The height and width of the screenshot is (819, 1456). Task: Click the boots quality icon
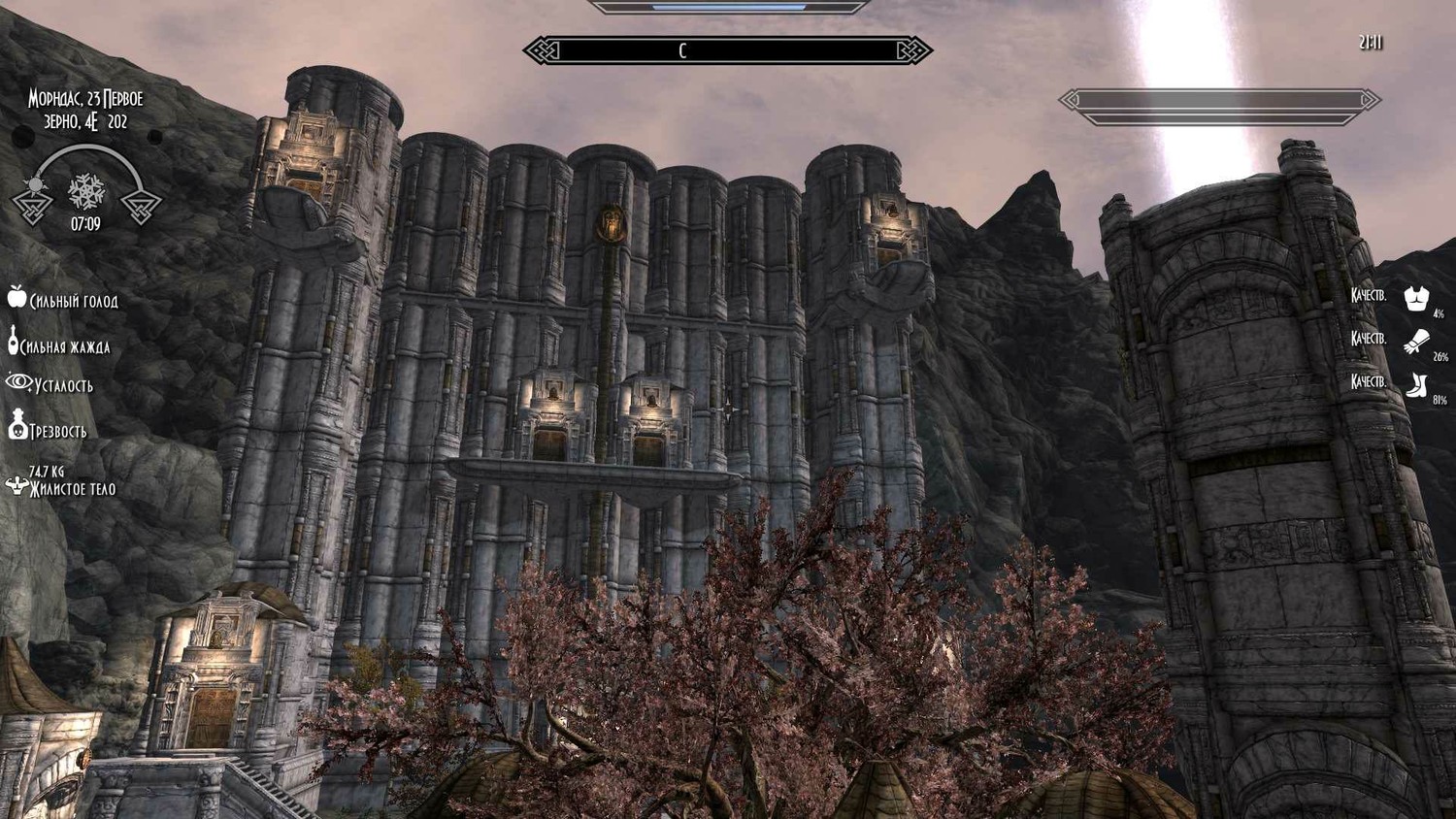point(1416,385)
